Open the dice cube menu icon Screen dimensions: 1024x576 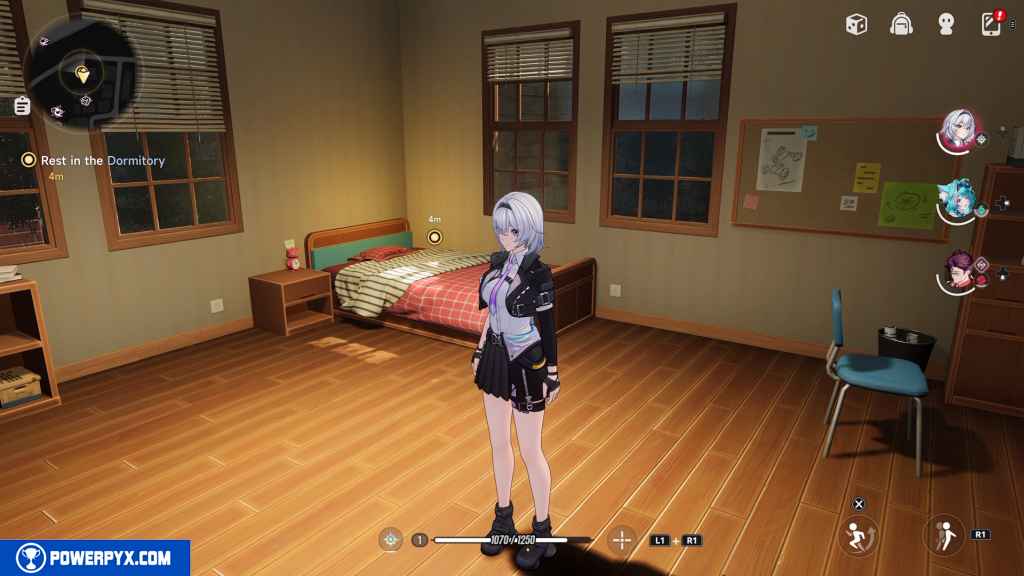tap(856, 24)
